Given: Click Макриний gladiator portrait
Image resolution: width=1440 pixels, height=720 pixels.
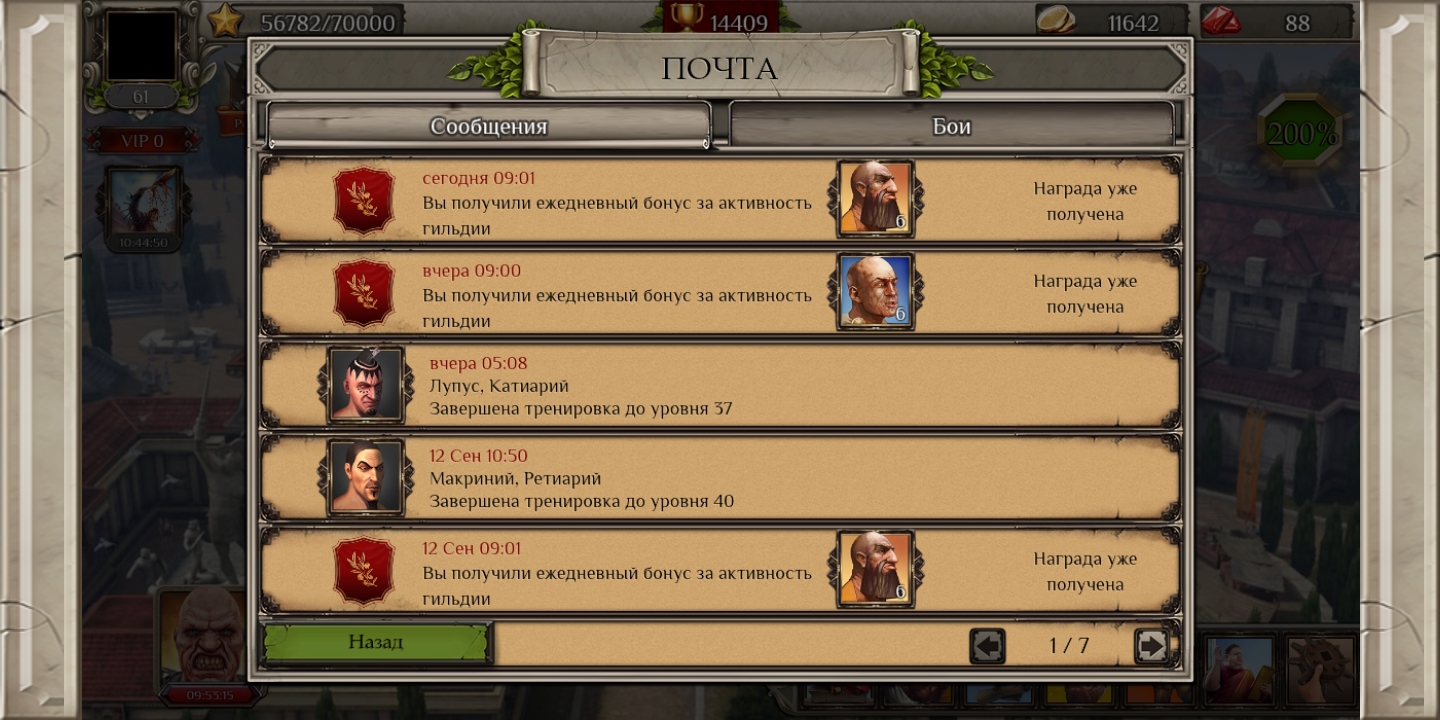Looking at the screenshot, I should [x=365, y=477].
